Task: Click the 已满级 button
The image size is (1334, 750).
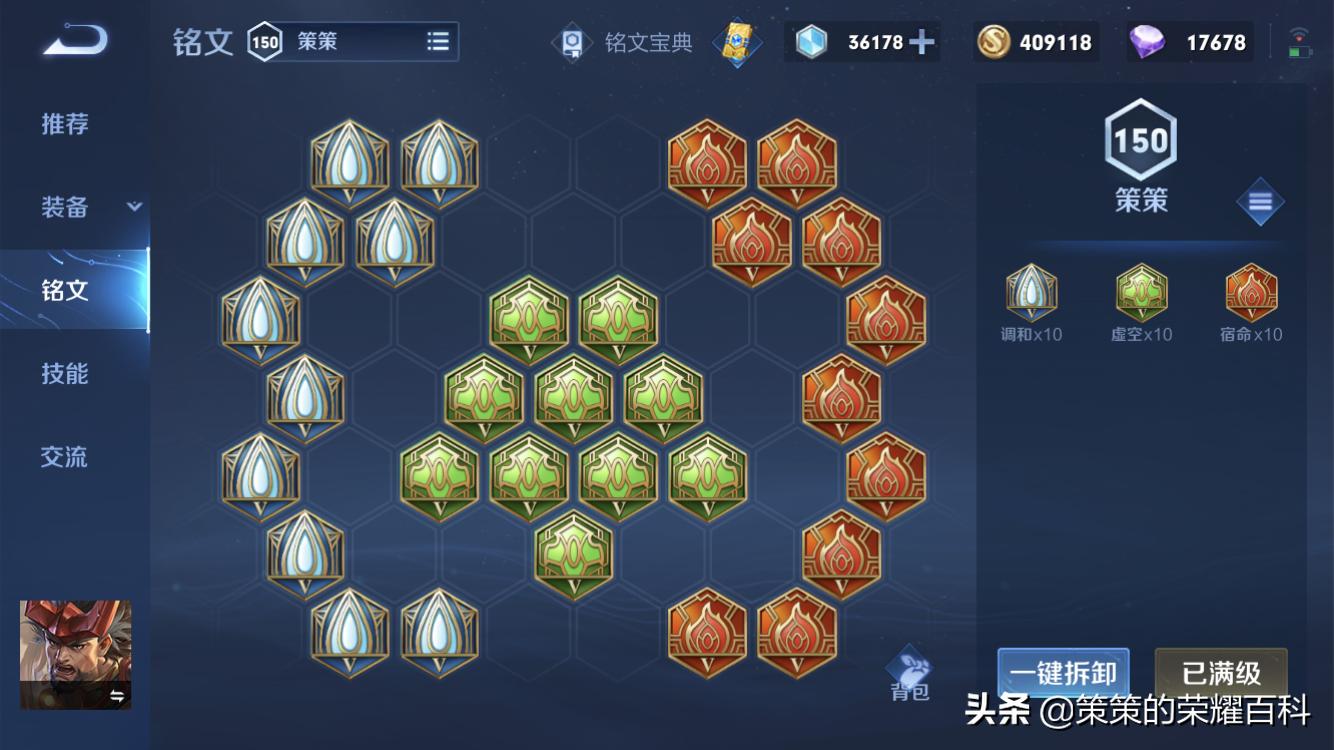Action: point(1221,674)
